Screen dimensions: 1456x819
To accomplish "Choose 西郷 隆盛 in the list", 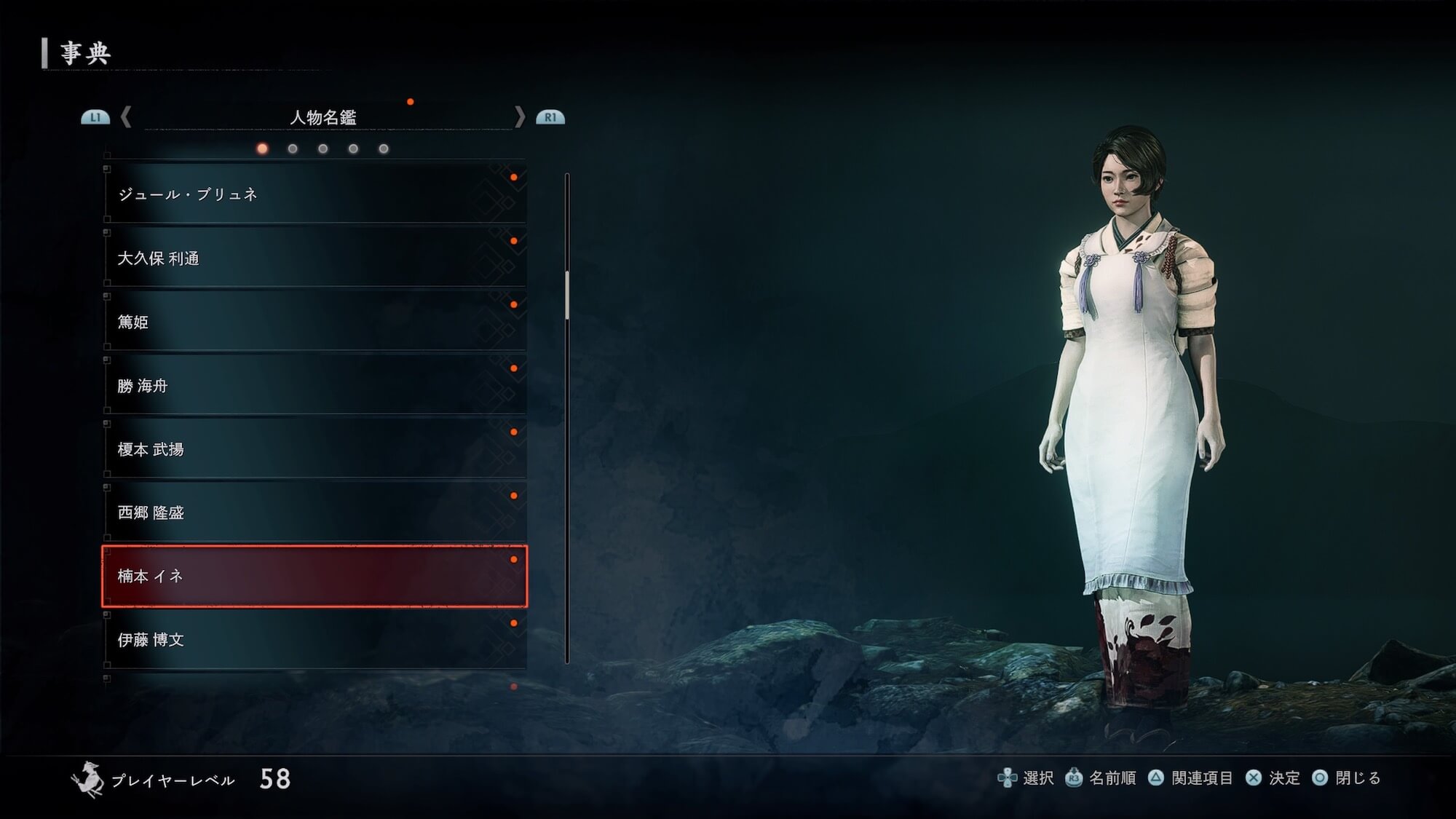I will pyautogui.click(x=314, y=513).
